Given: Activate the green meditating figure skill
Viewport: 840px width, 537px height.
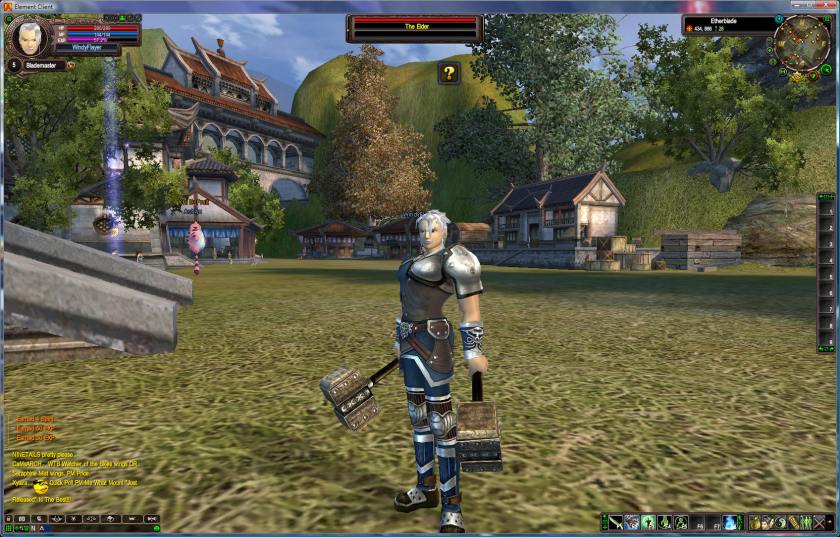Looking at the screenshot, I should (647, 523).
